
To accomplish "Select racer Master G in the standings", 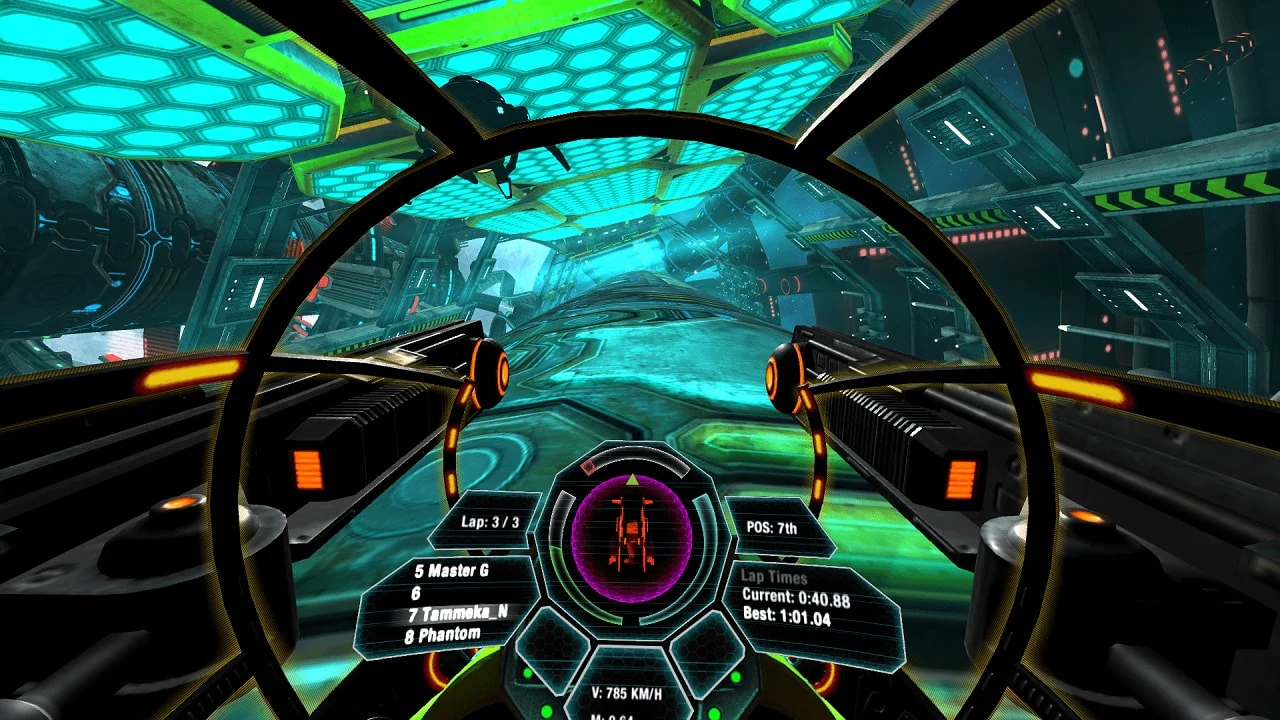I will click(x=454, y=569).
